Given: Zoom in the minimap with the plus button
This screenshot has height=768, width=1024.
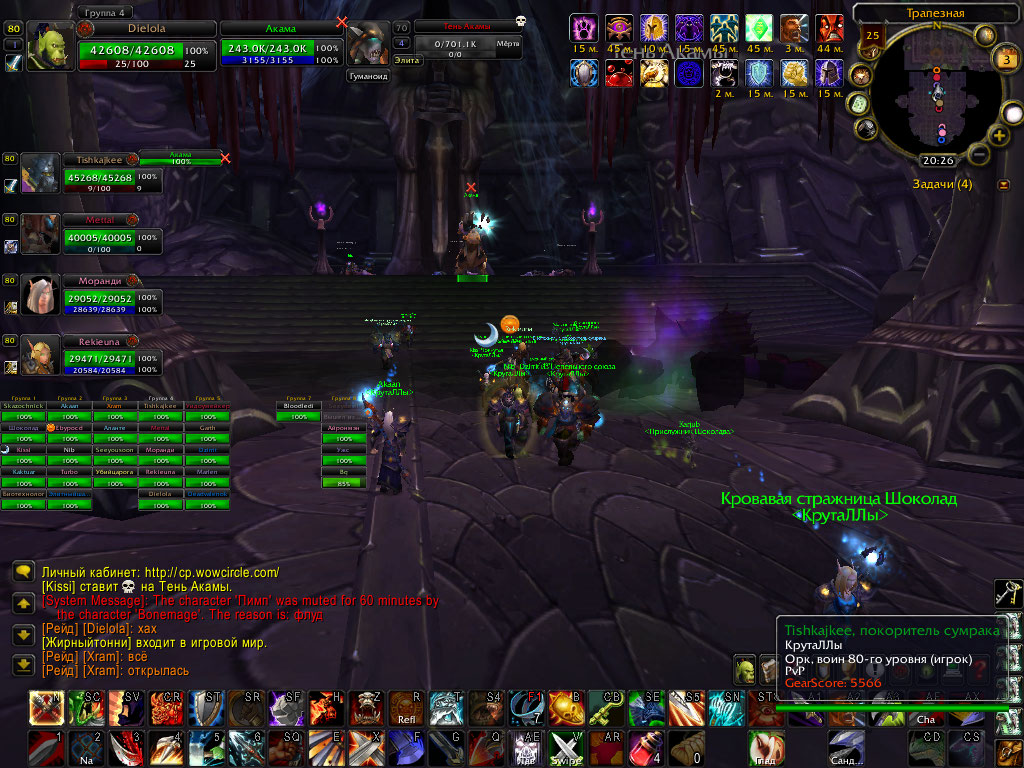Looking at the screenshot, I should tap(998, 135).
